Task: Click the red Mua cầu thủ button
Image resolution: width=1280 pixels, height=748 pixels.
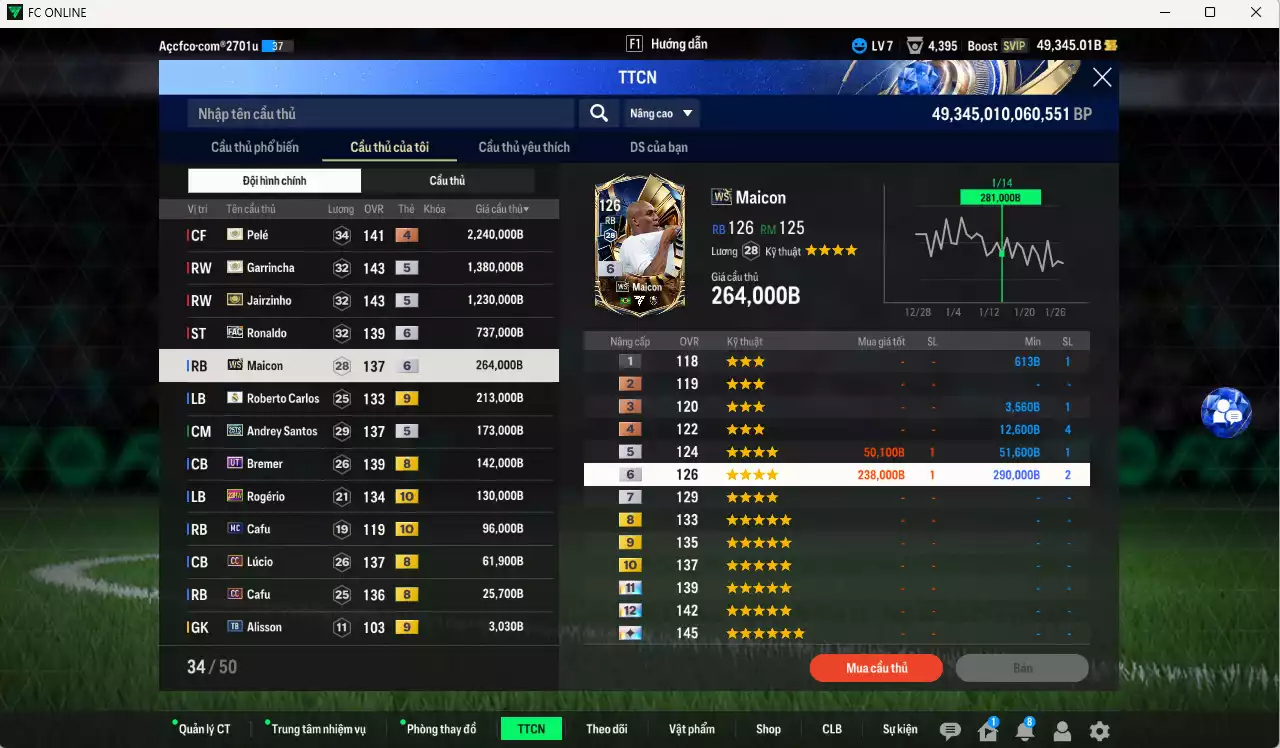Action: point(876,668)
